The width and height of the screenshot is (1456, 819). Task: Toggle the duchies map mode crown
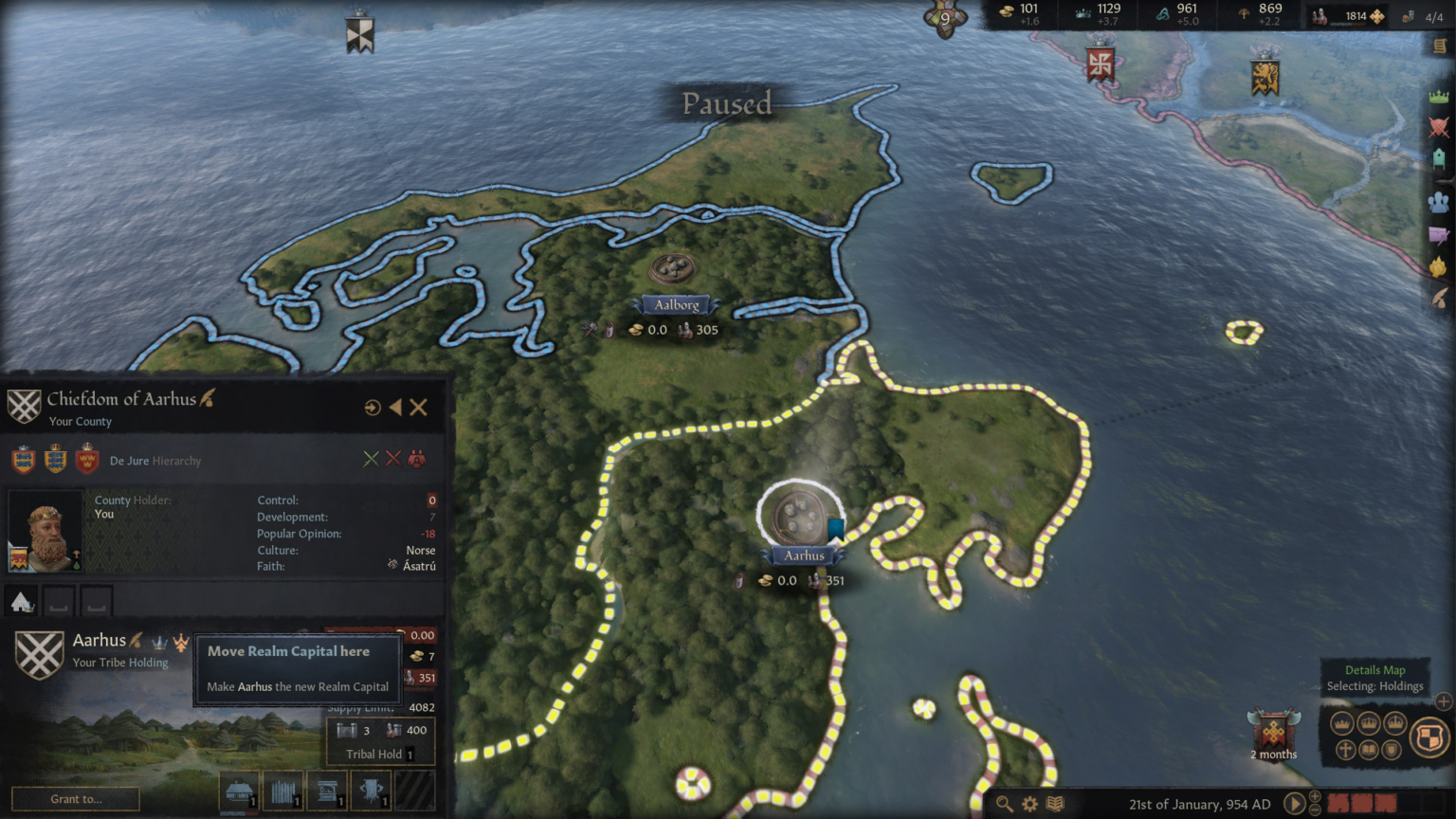tap(1343, 723)
